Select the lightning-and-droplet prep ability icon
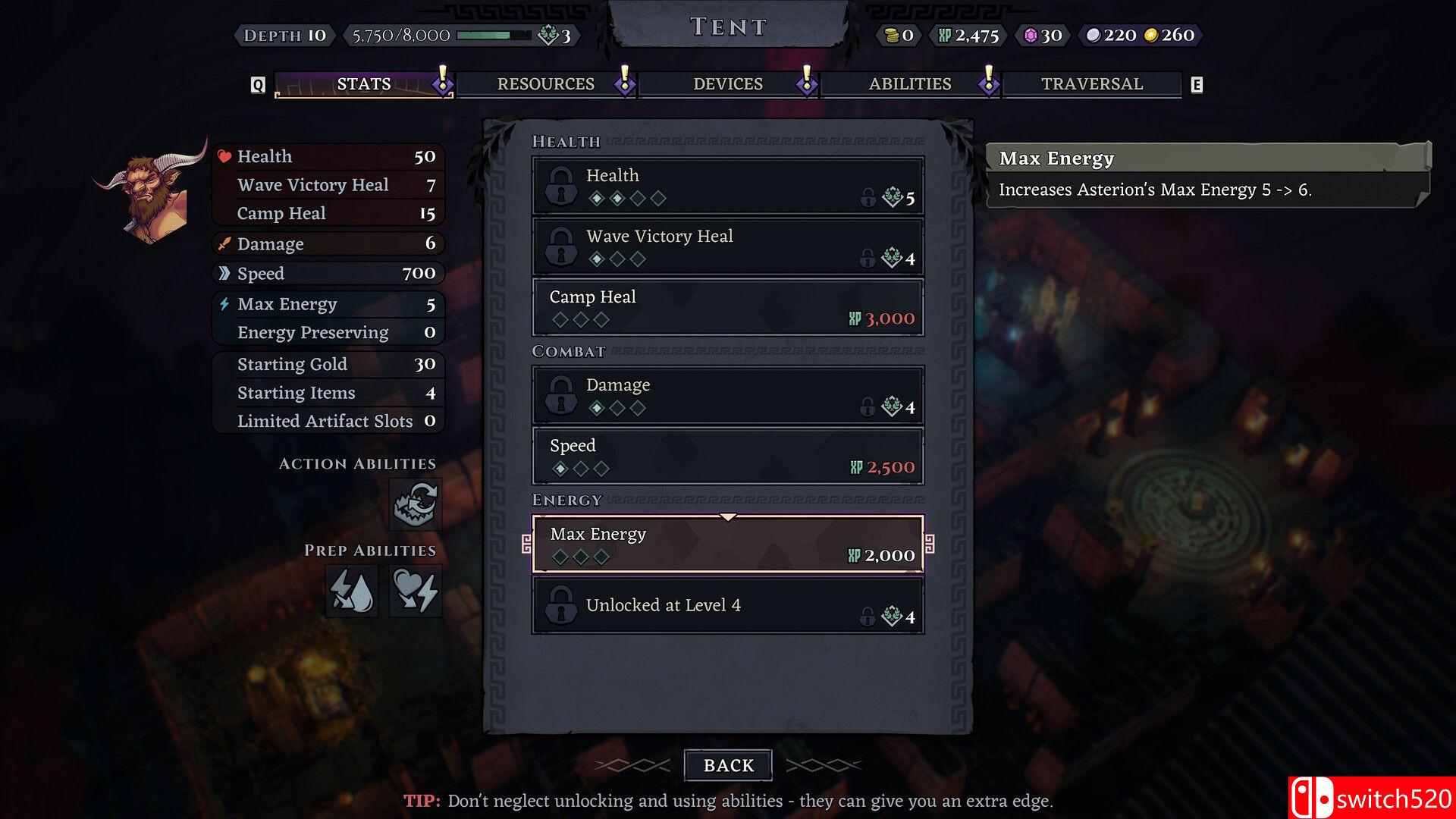1456x819 pixels. (x=353, y=591)
